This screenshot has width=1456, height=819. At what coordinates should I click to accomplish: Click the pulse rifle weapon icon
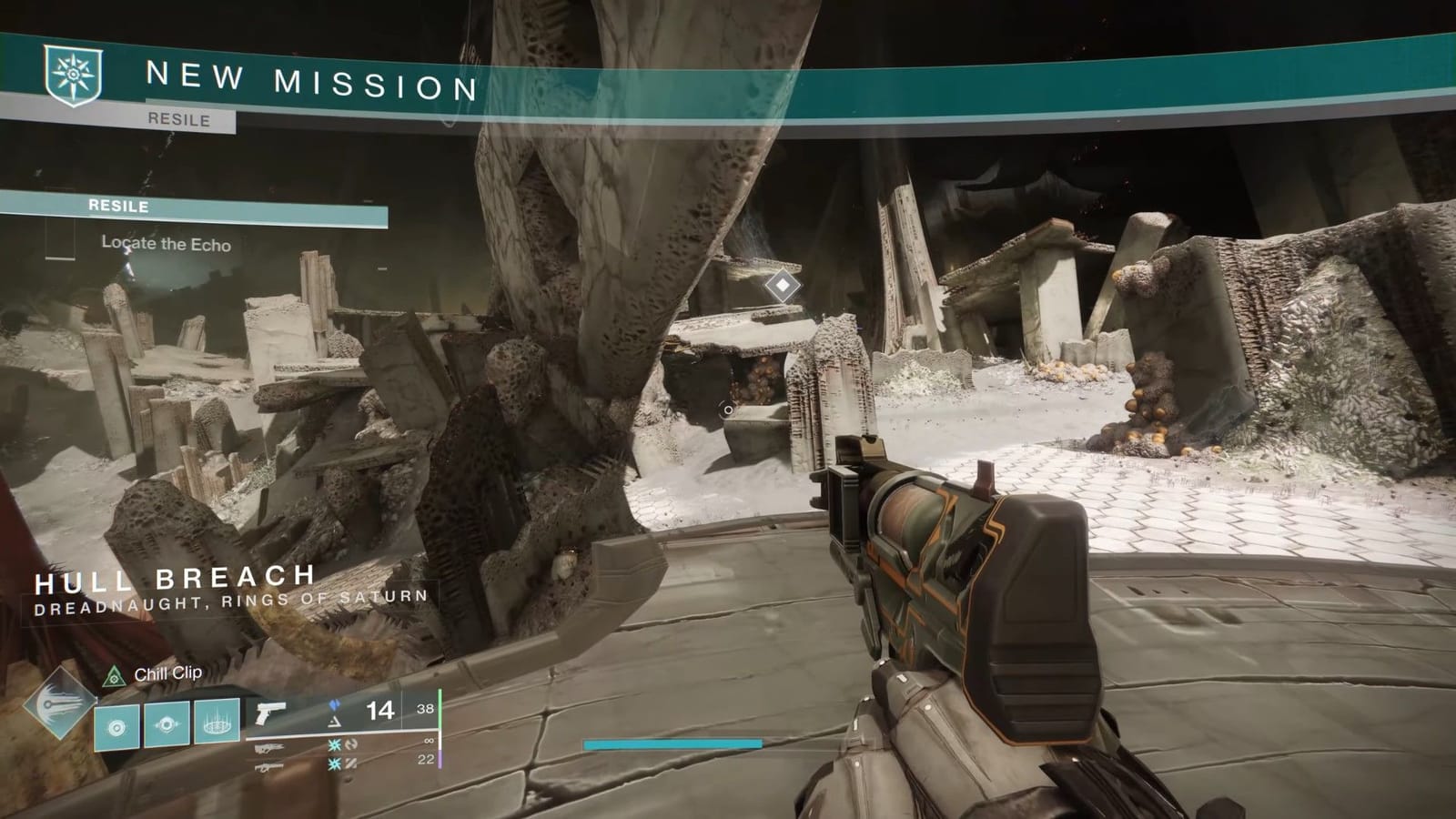click(x=268, y=749)
